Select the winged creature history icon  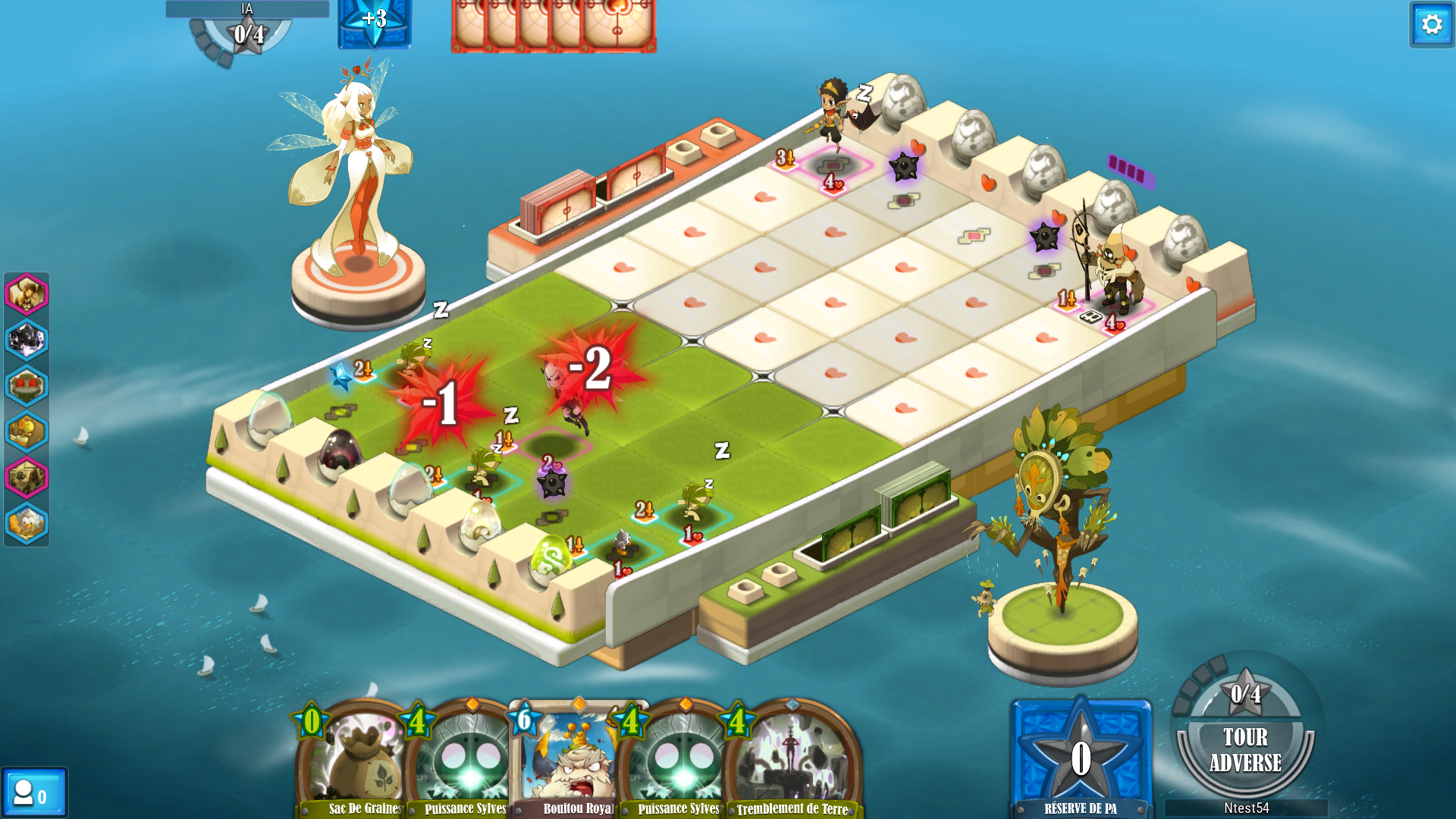(27, 293)
